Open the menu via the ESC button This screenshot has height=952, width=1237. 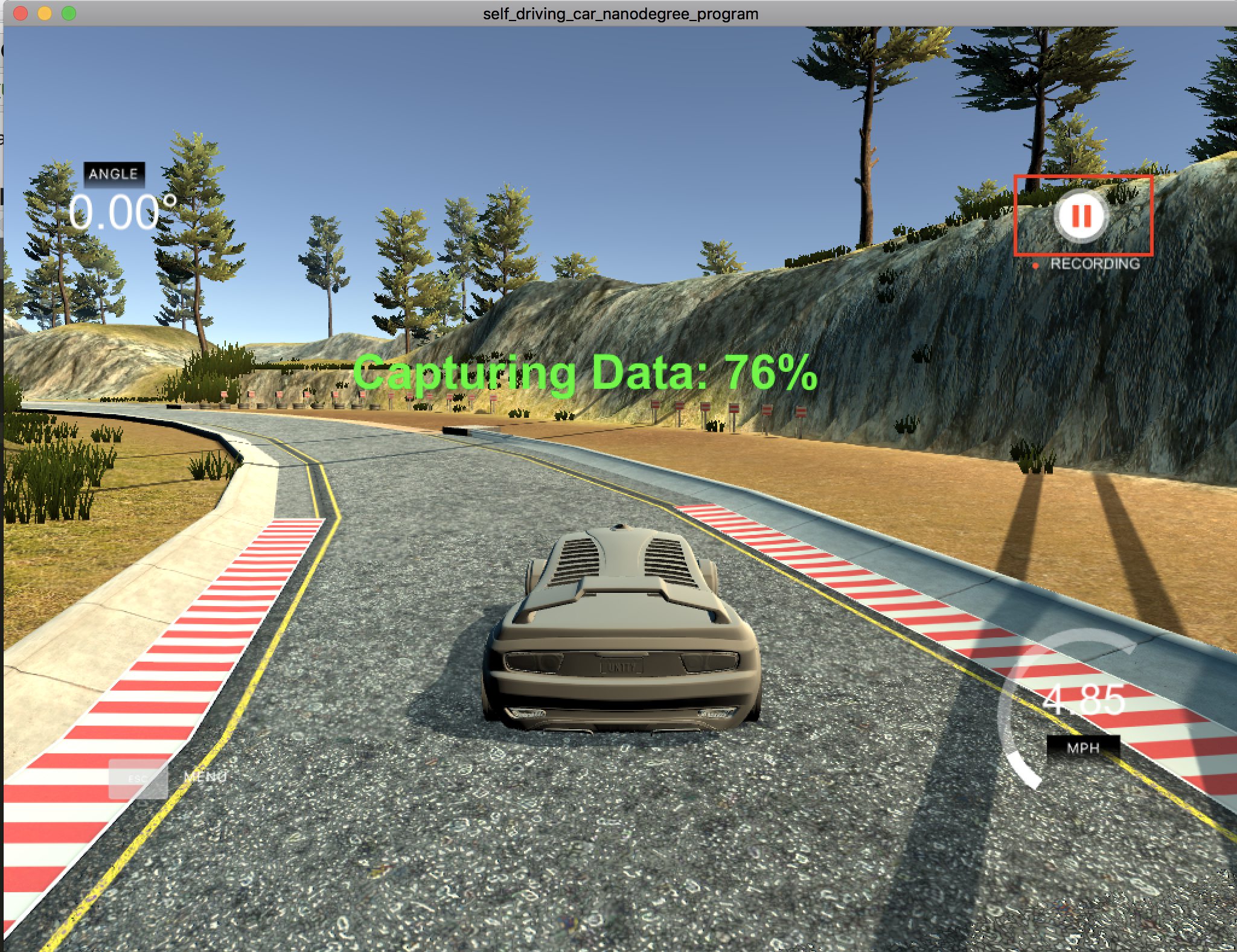[138, 779]
